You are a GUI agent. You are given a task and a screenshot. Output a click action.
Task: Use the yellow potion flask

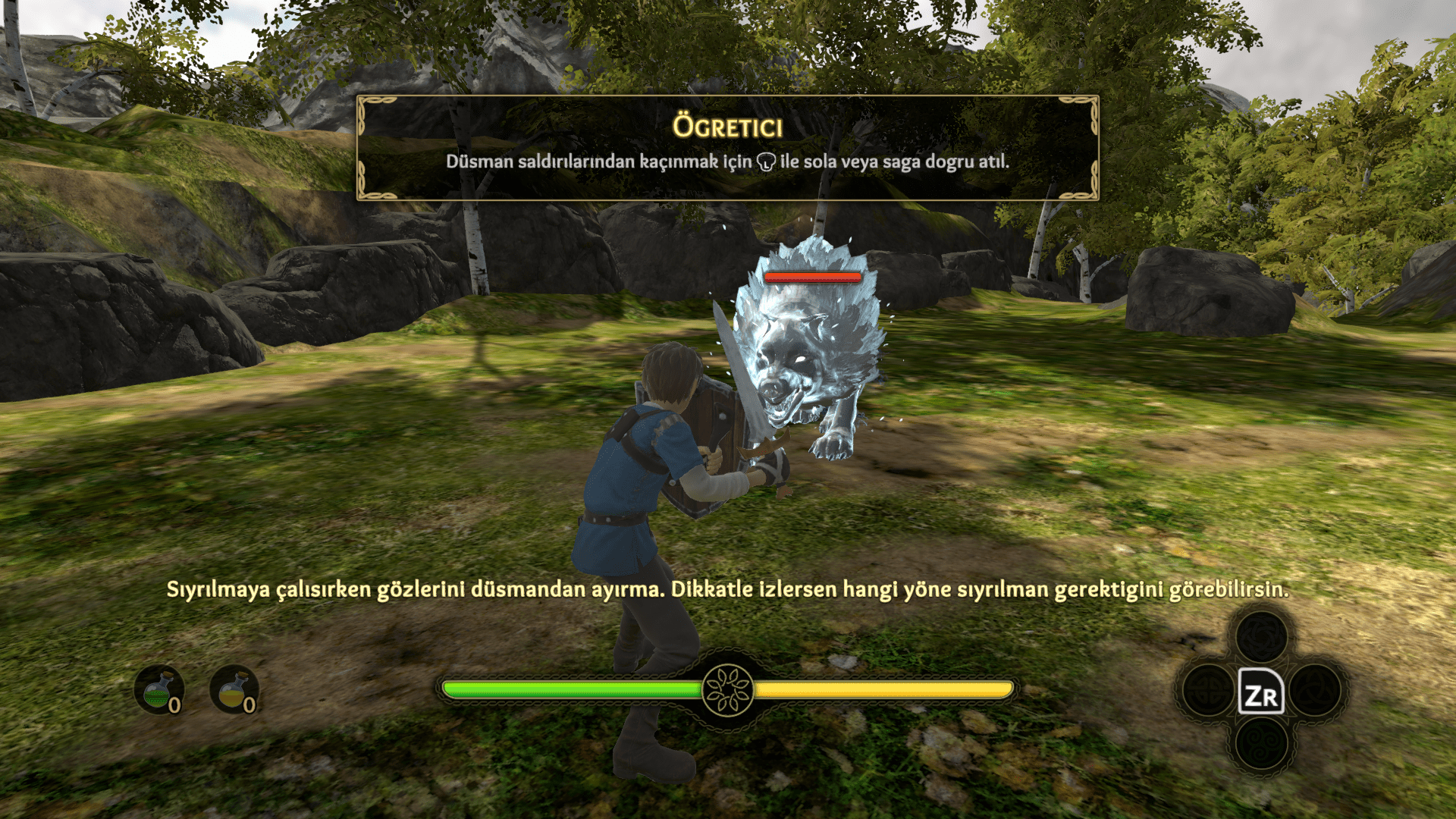pos(234,689)
